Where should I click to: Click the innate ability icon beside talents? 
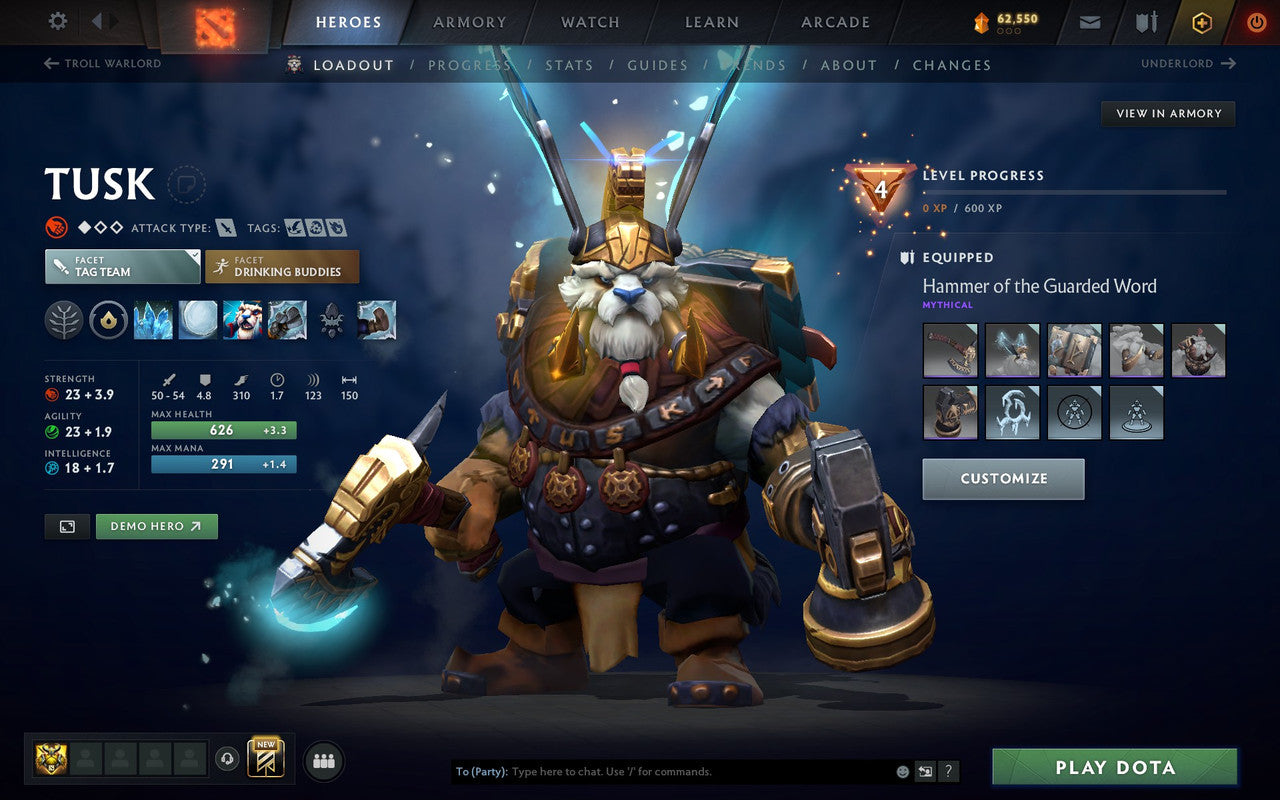[x=108, y=320]
